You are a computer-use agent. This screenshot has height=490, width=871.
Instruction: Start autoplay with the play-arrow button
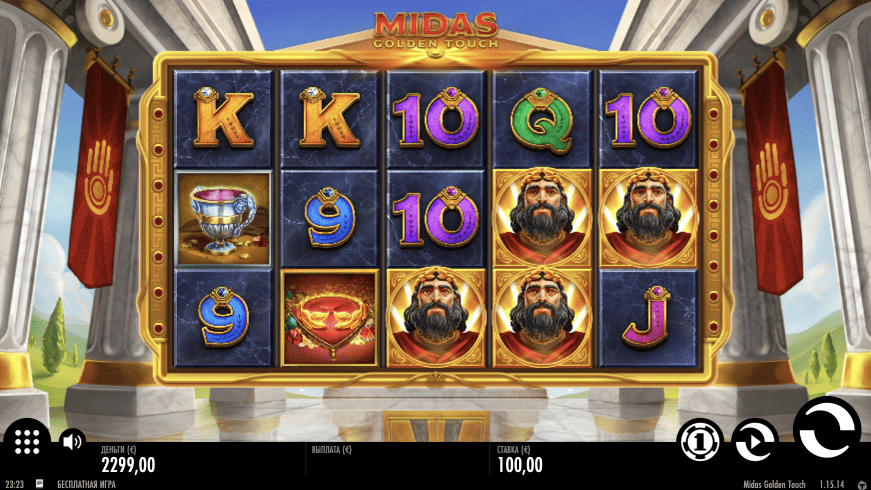[x=754, y=440]
